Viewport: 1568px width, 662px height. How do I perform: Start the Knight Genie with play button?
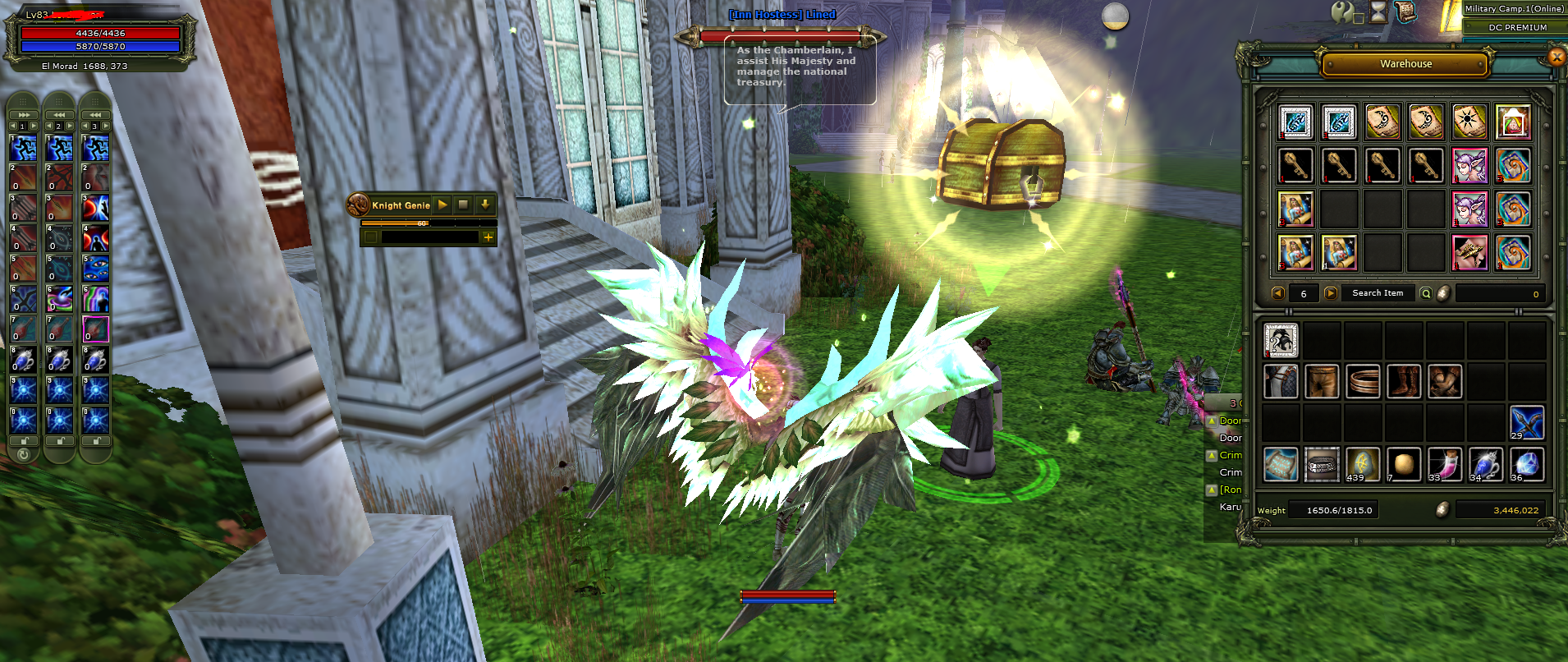pos(442,205)
